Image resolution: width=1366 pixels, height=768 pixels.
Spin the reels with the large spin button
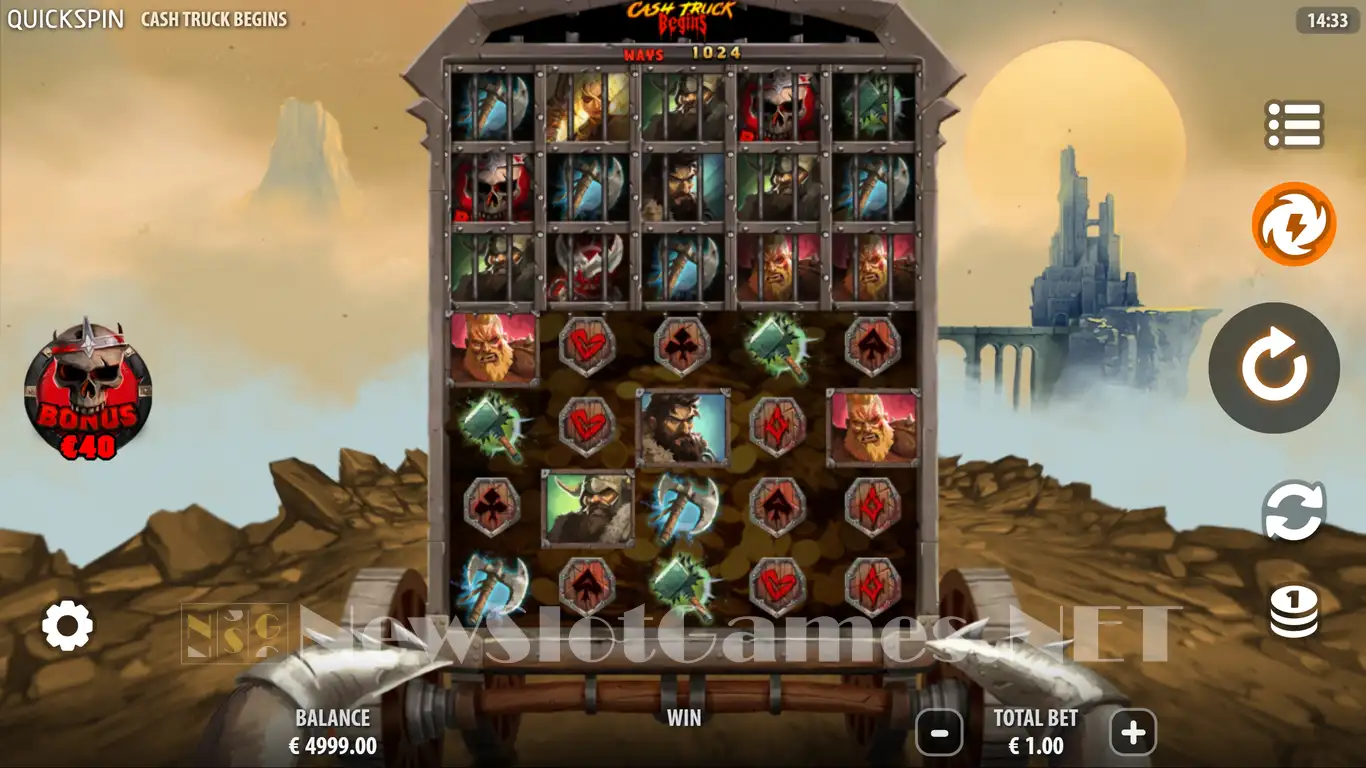point(1274,368)
